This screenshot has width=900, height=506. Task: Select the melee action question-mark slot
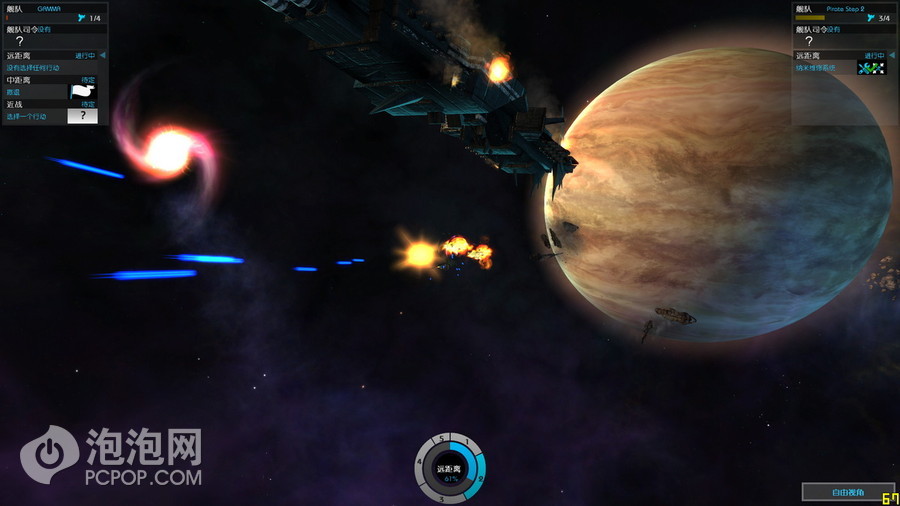coord(82,116)
